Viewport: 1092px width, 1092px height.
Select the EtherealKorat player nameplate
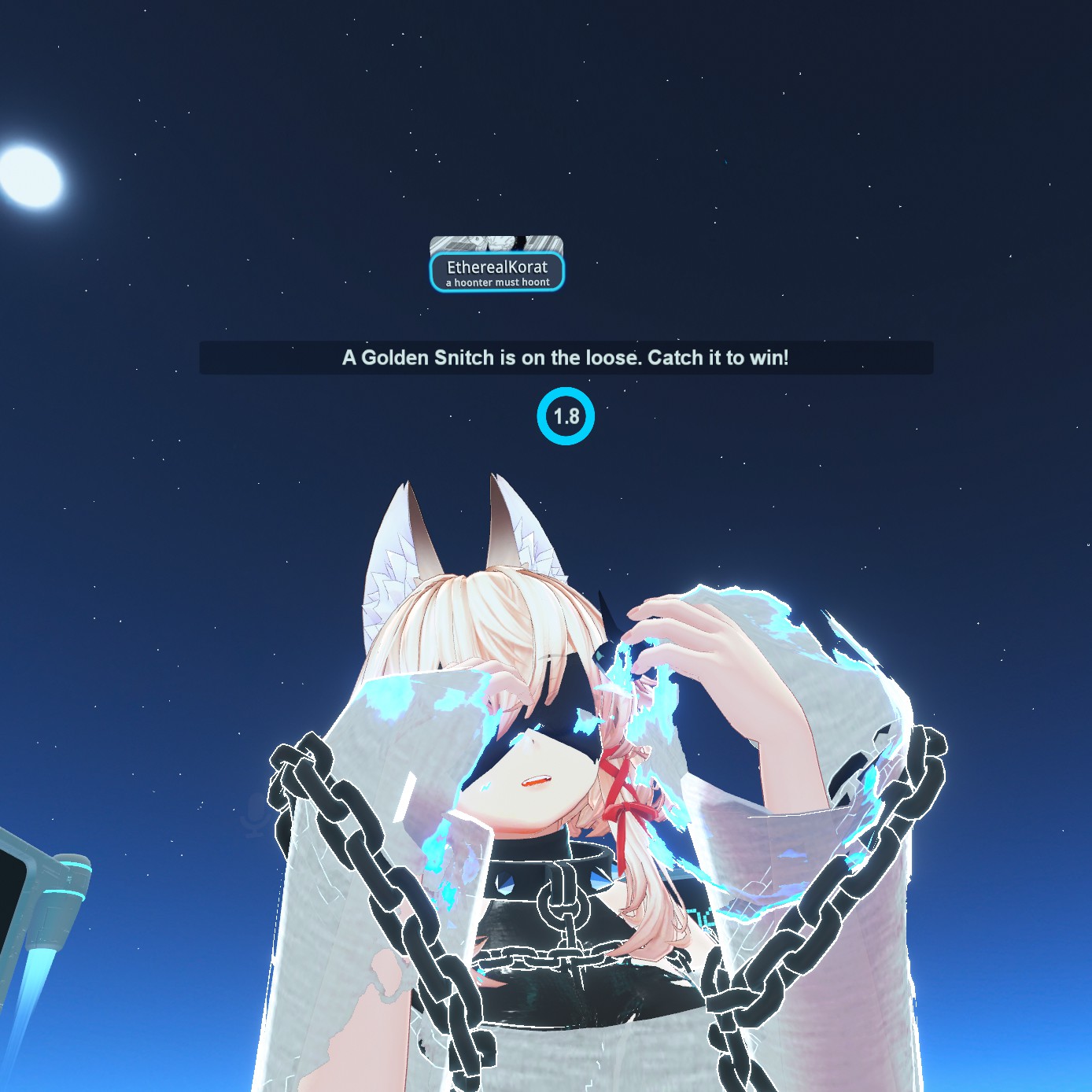coord(497,271)
